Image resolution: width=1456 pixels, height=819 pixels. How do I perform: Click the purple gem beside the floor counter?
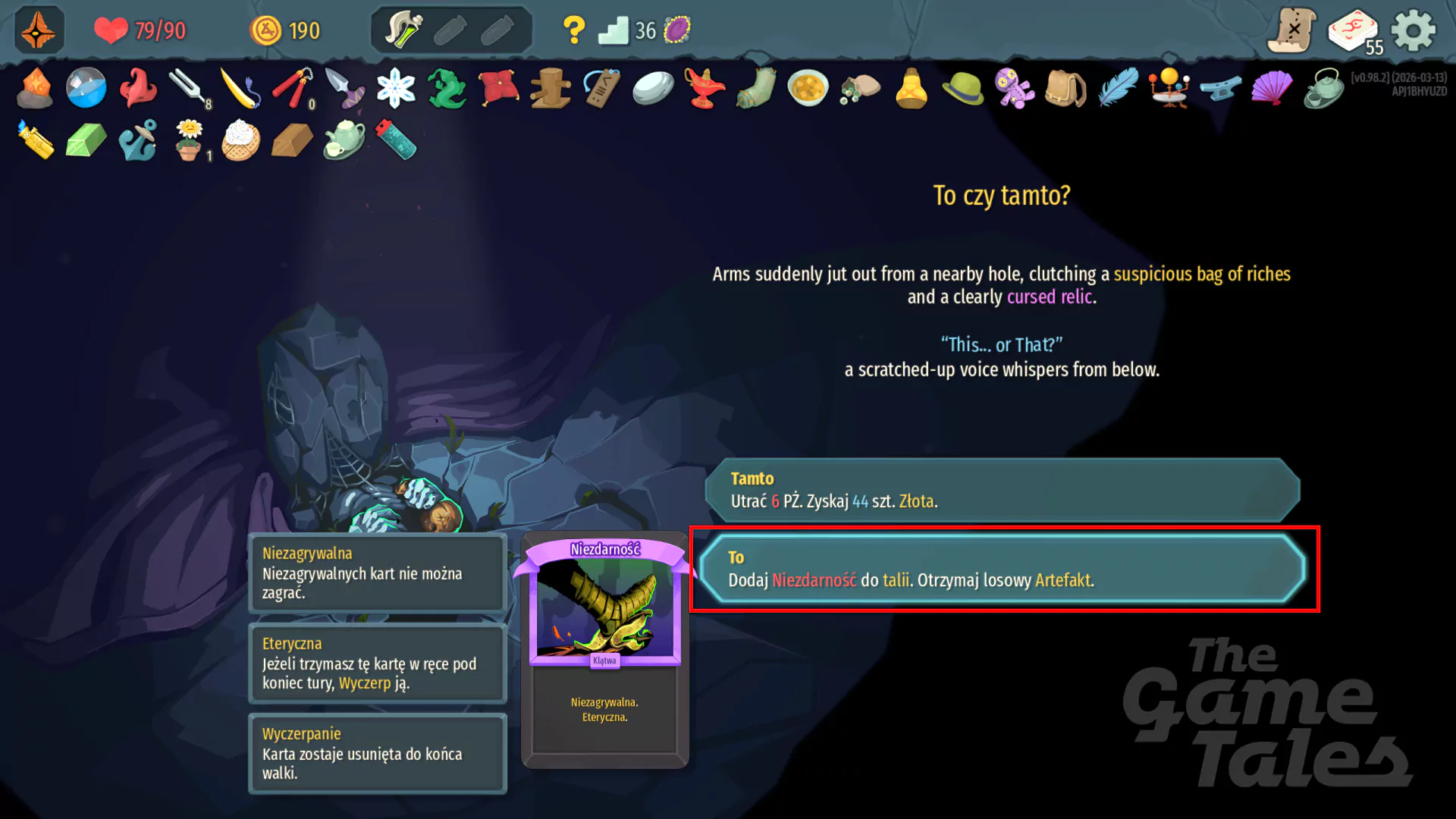(677, 29)
